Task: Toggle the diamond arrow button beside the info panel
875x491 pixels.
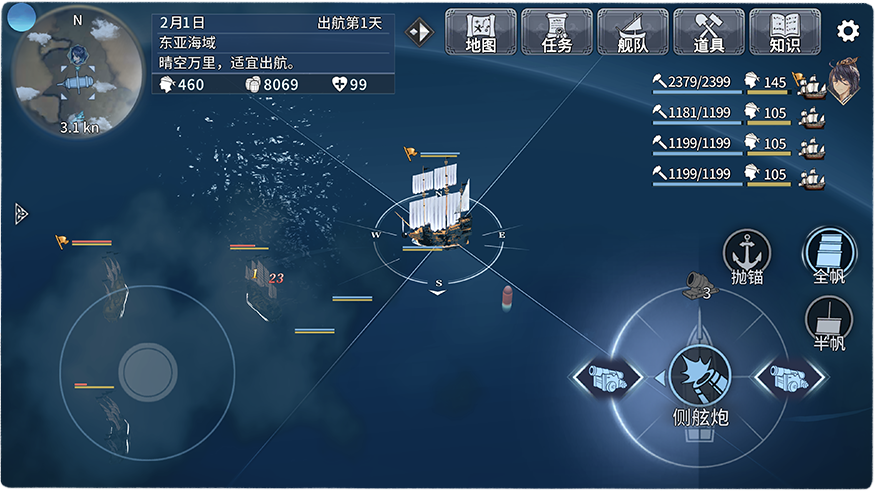Action: [419, 32]
